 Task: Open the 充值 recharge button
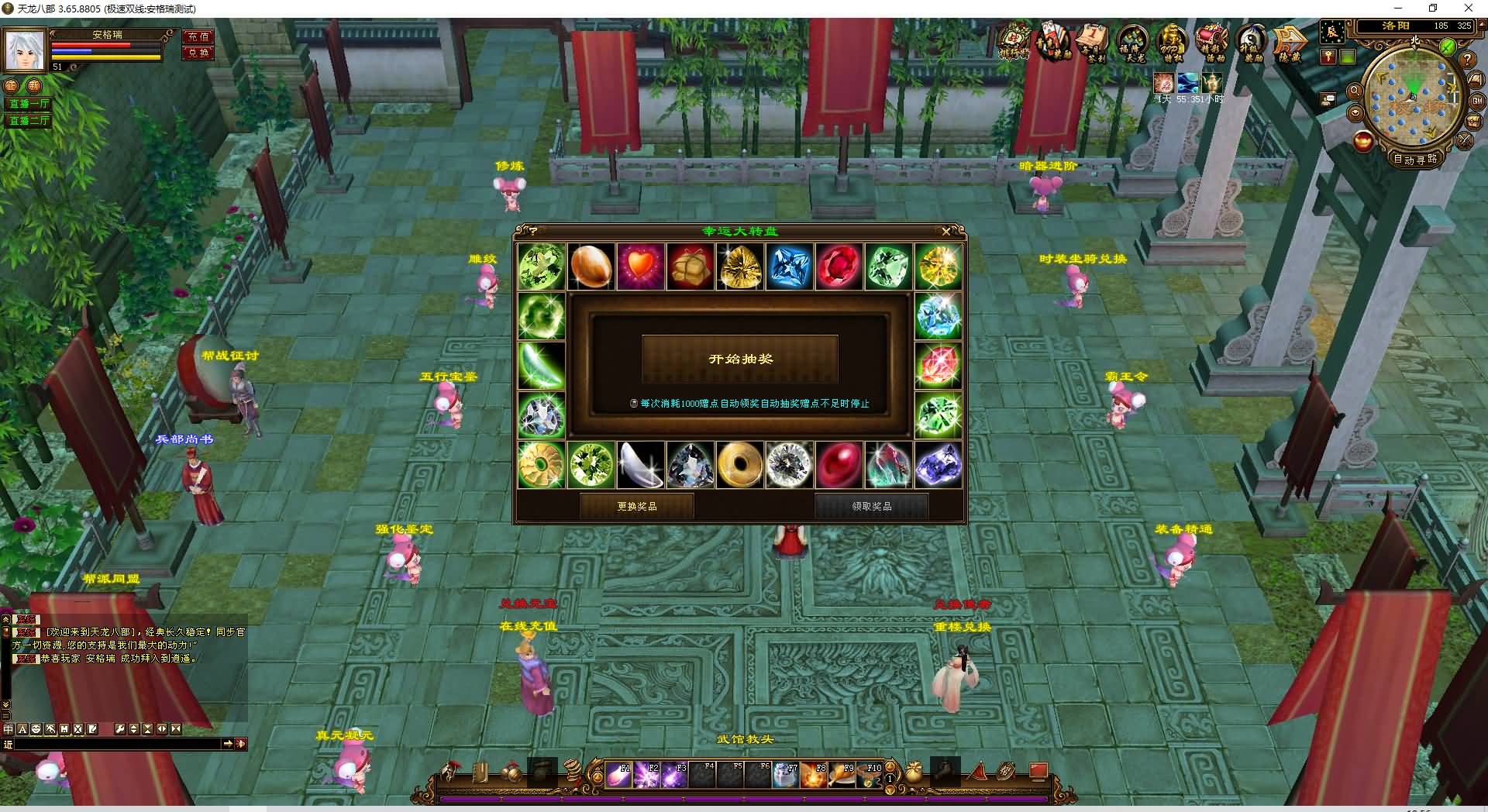click(198, 36)
